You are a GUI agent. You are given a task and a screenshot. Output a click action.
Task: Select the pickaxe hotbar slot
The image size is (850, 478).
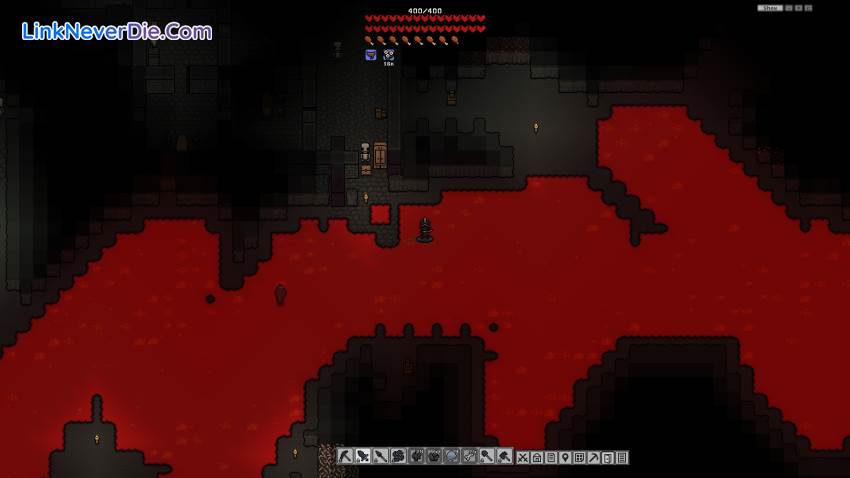tap(345, 457)
